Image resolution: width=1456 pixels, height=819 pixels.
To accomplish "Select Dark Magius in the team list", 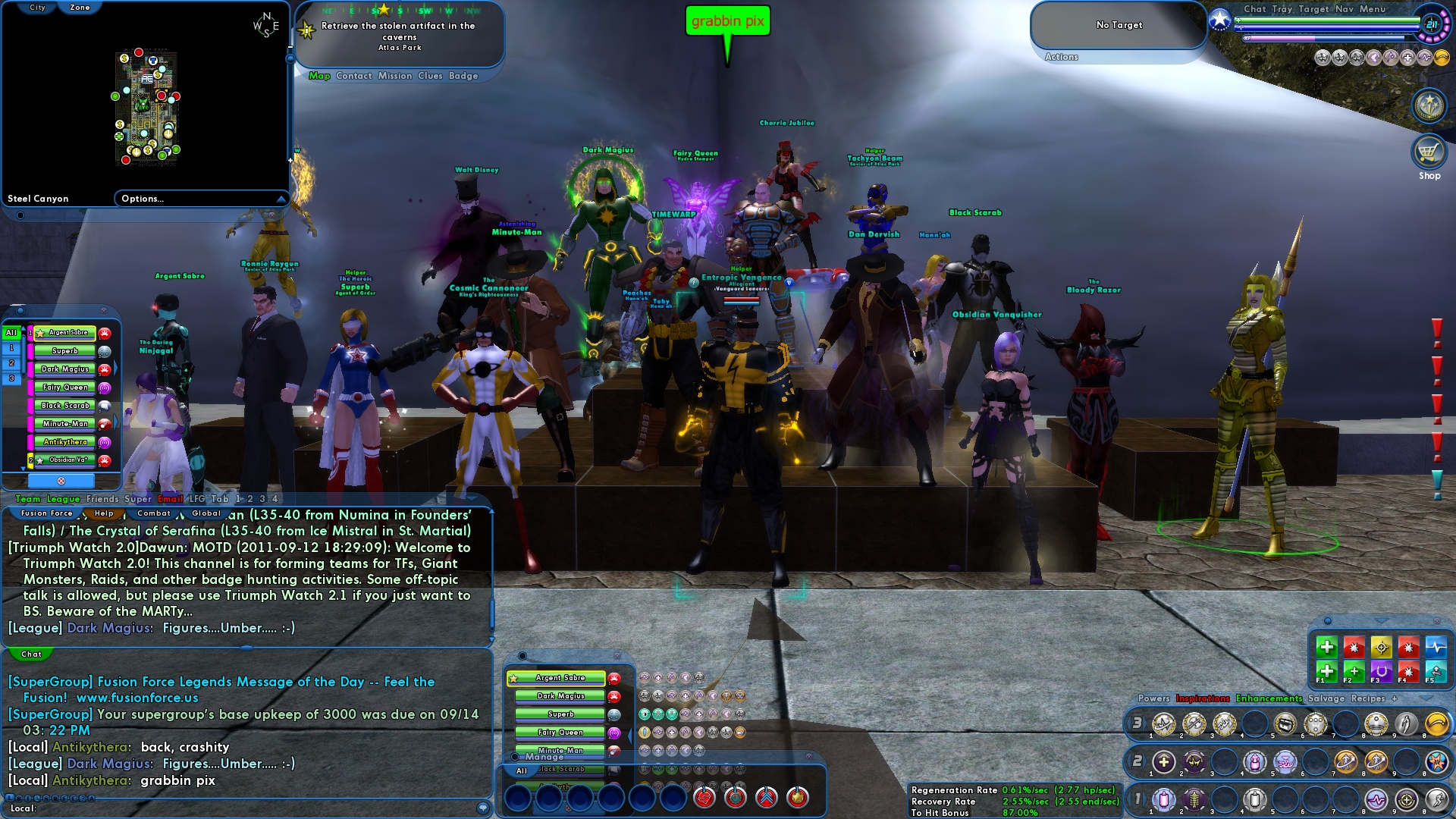I will click(x=64, y=369).
